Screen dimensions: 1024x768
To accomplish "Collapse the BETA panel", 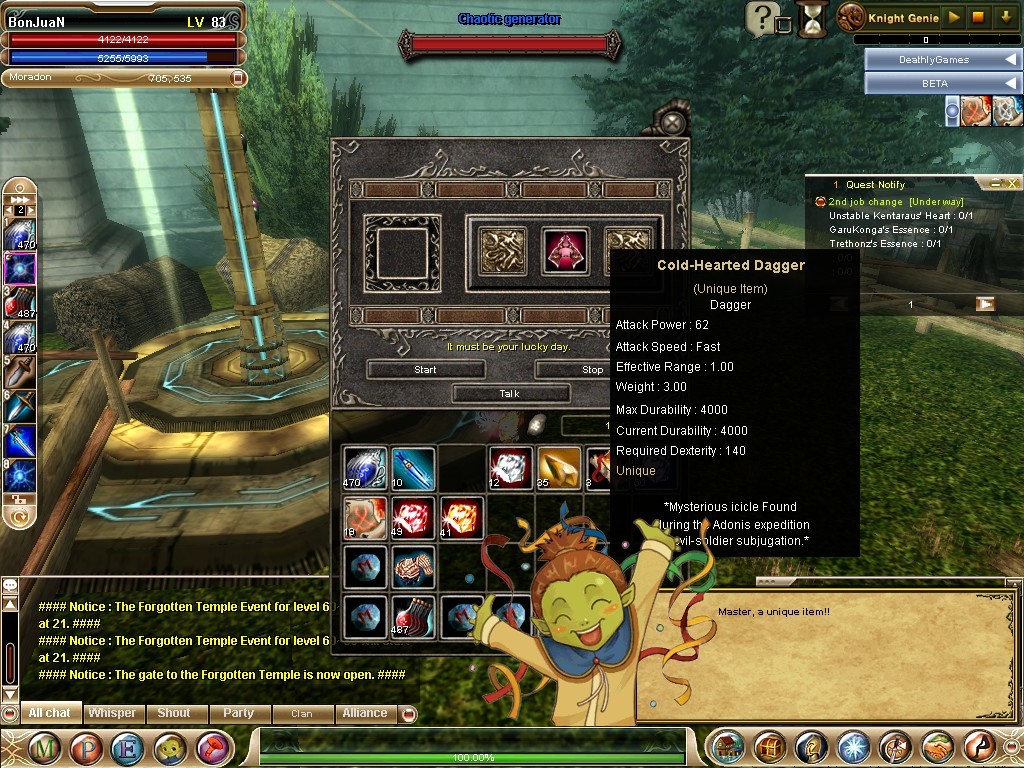I will click(1008, 83).
